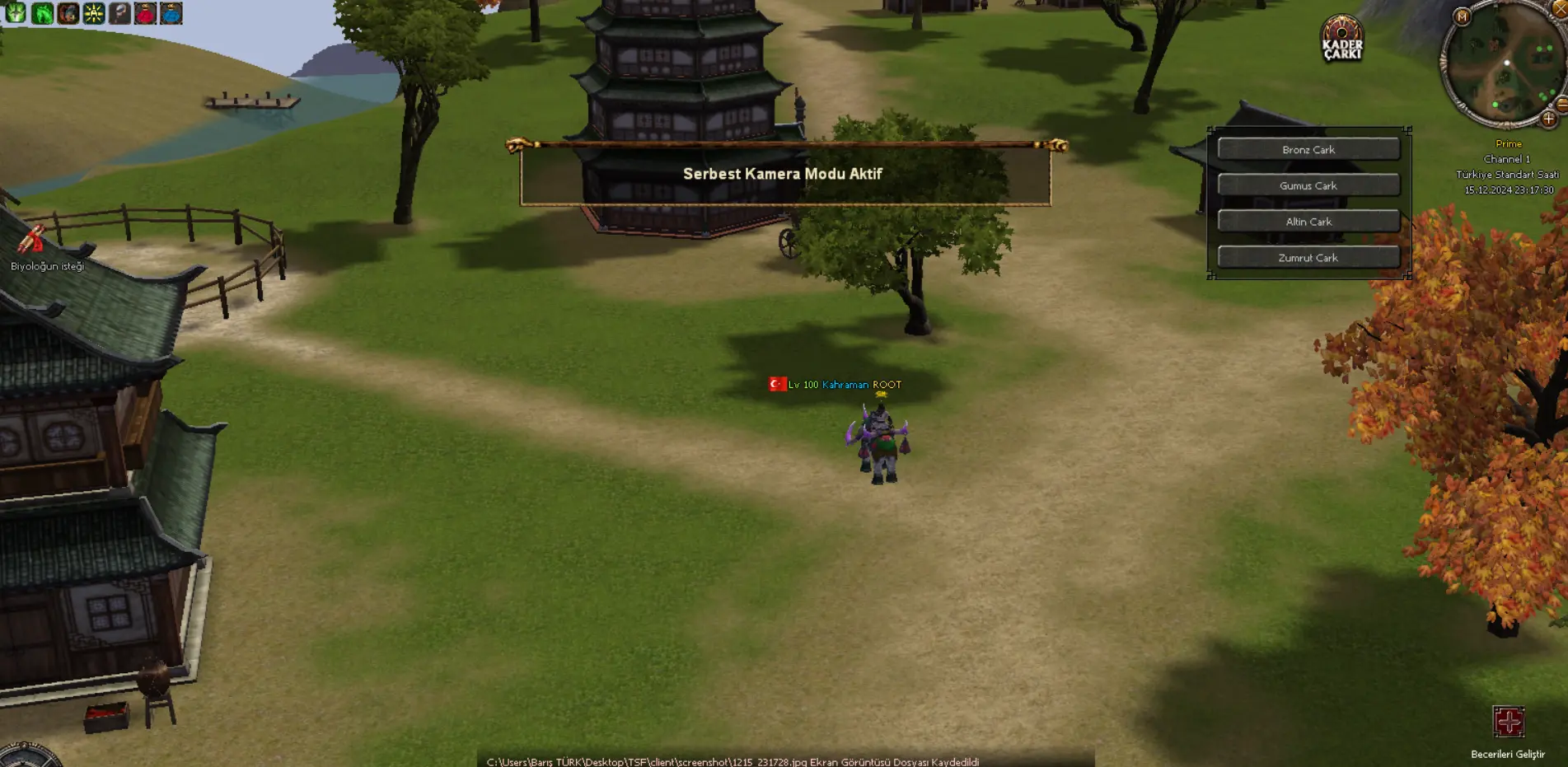Viewport: 1568px width, 767px height.
Task: Select the Bronz Cark wheel option
Action: (1308, 149)
